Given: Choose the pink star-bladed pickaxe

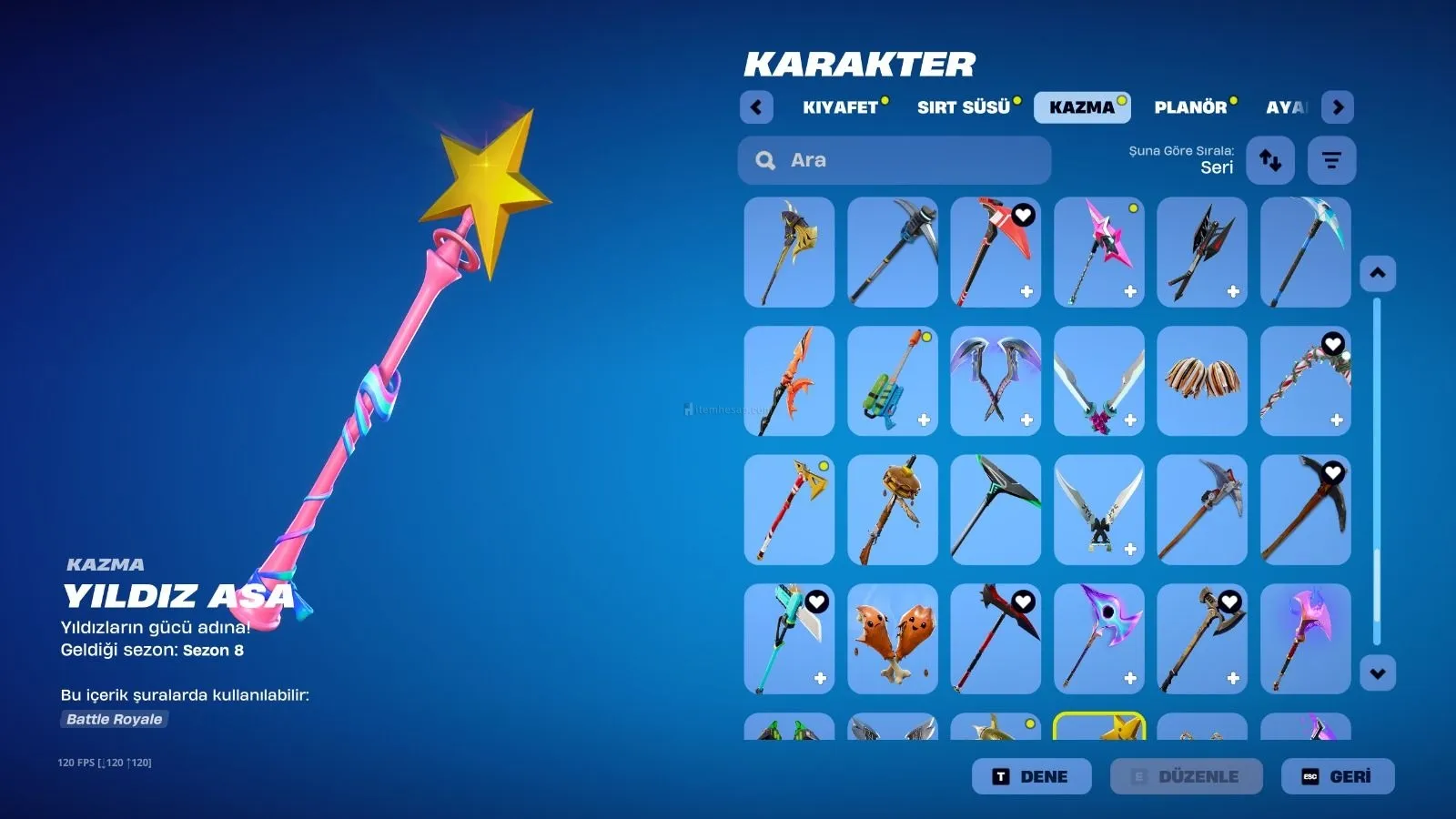Looking at the screenshot, I should click(1098, 252).
